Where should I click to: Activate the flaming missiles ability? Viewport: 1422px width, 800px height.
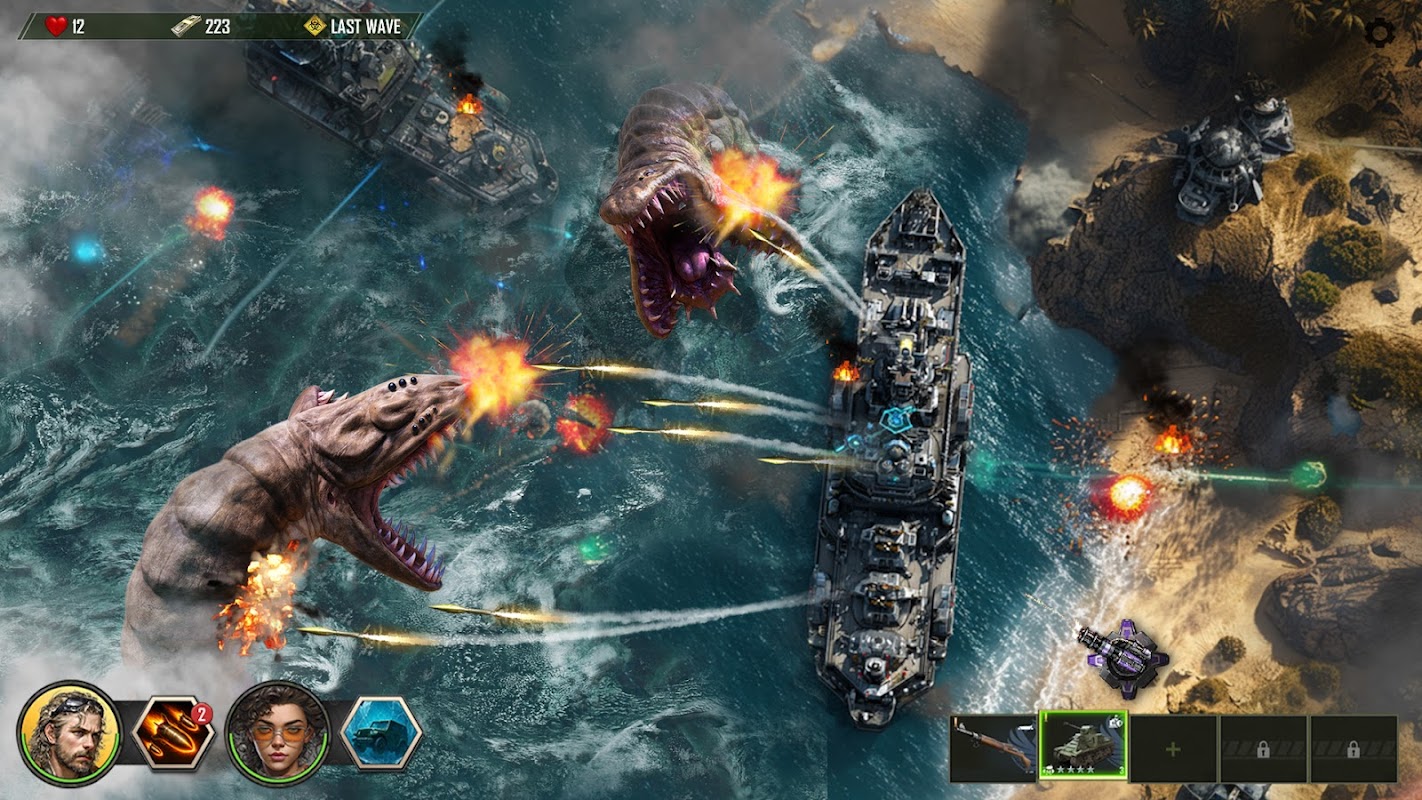click(173, 733)
